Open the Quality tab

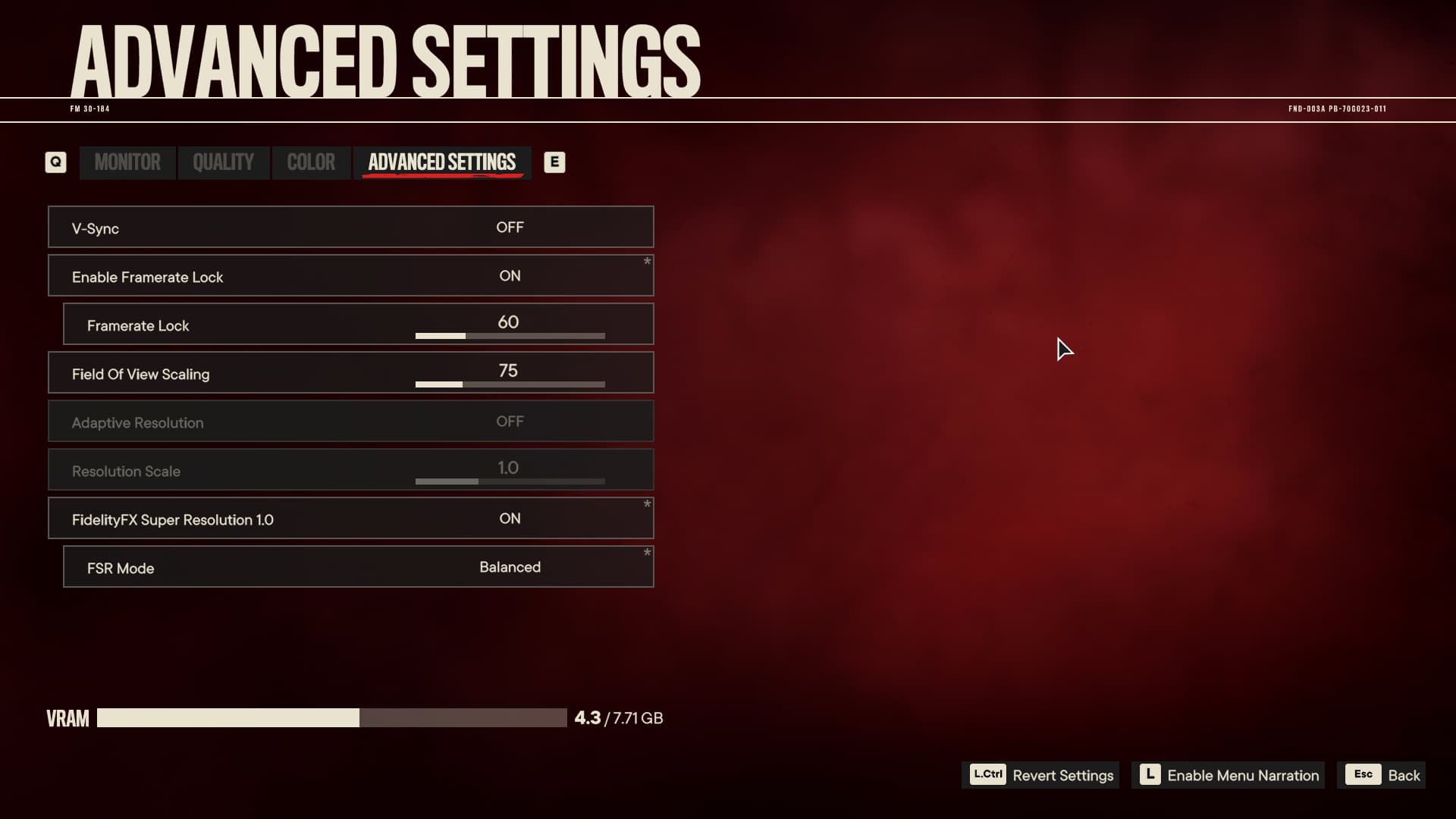point(223,162)
